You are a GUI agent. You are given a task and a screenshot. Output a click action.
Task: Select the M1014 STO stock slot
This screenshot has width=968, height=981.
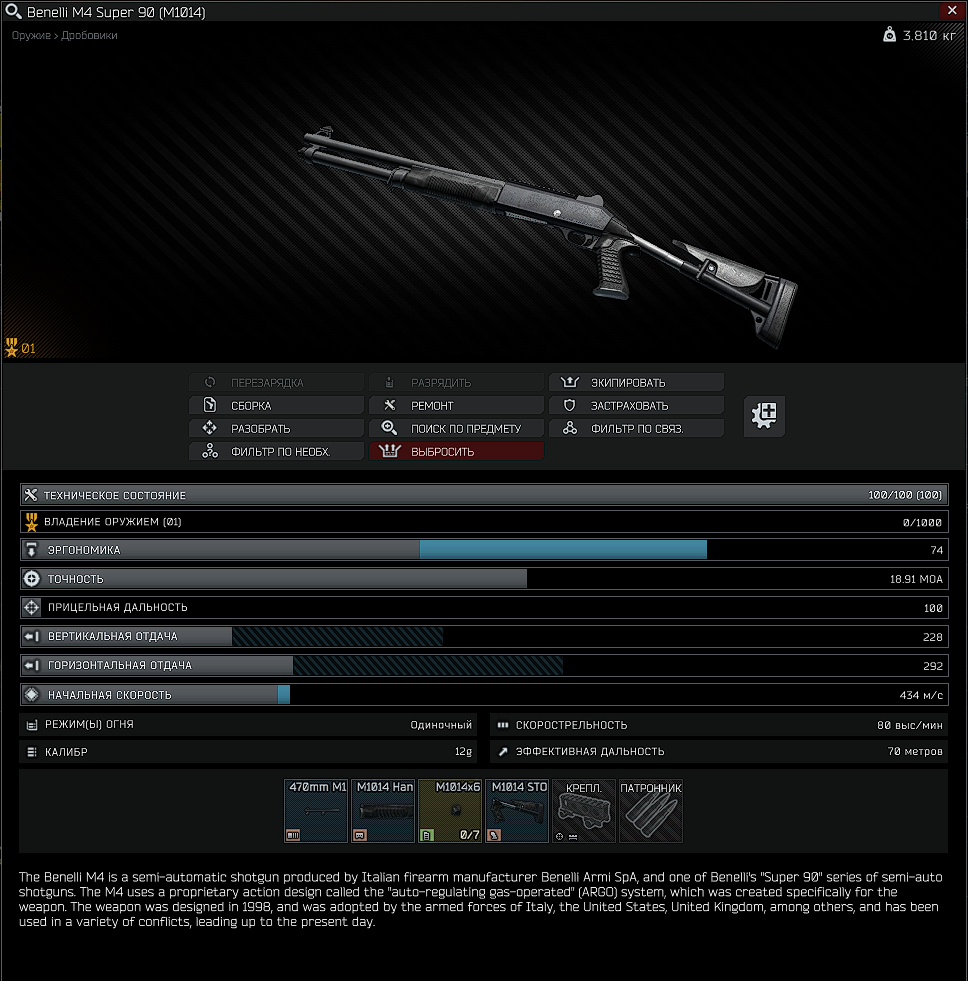pyautogui.click(x=517, y=811)
